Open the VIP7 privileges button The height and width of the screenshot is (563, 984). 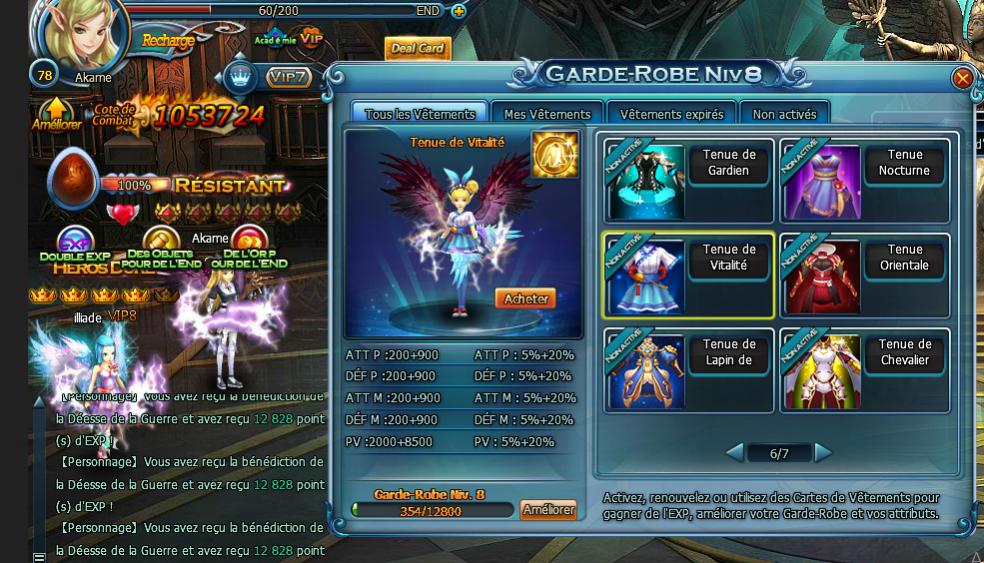(x=288, y=76)
